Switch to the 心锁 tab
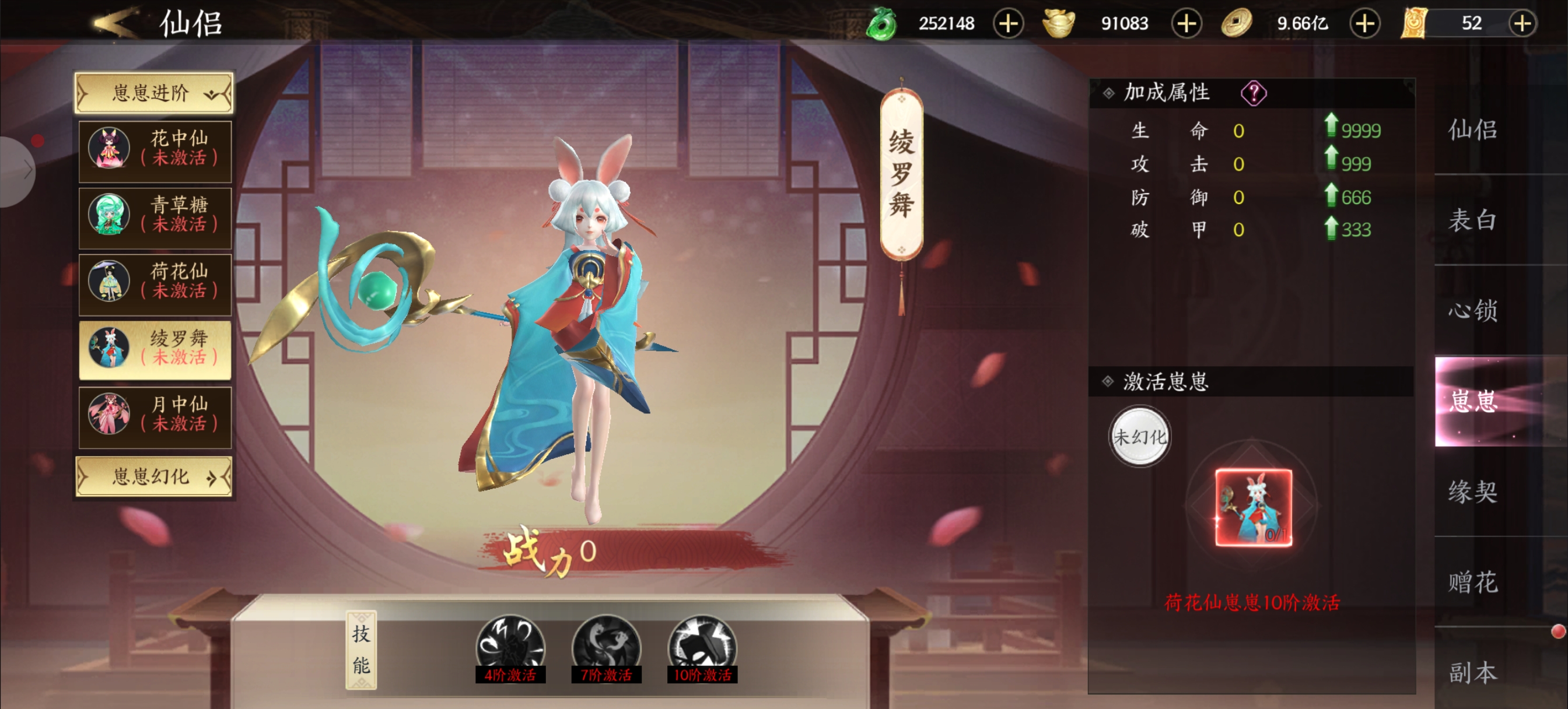 [1472, 310]
